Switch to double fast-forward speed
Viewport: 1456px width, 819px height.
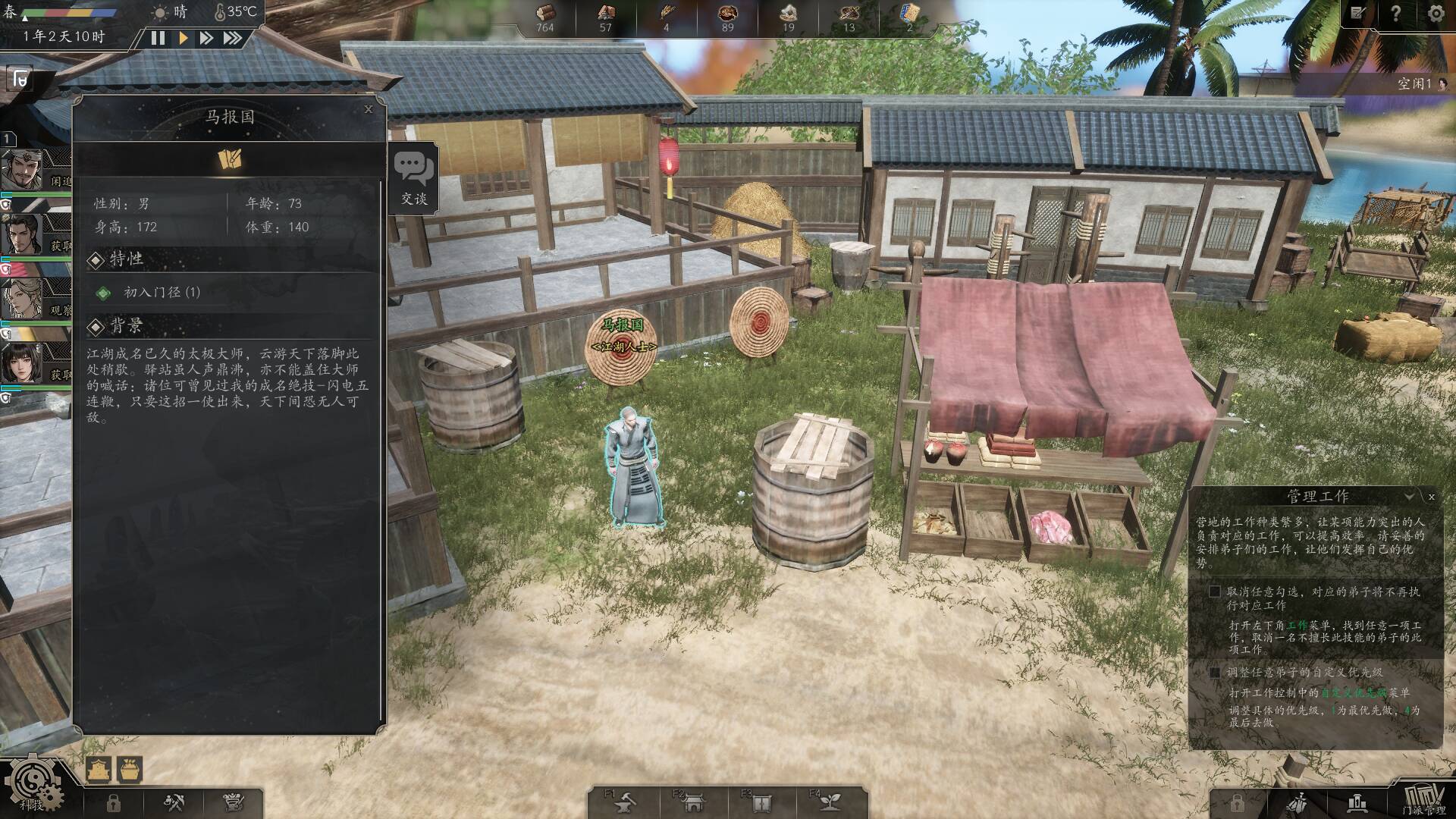tap(206, 38)
